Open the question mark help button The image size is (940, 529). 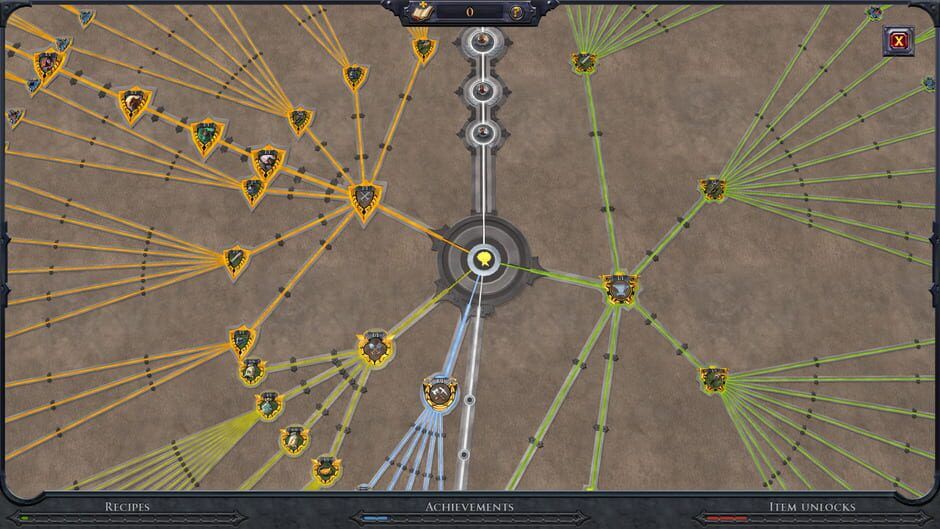pyautogui.click(x=517, y=13)
